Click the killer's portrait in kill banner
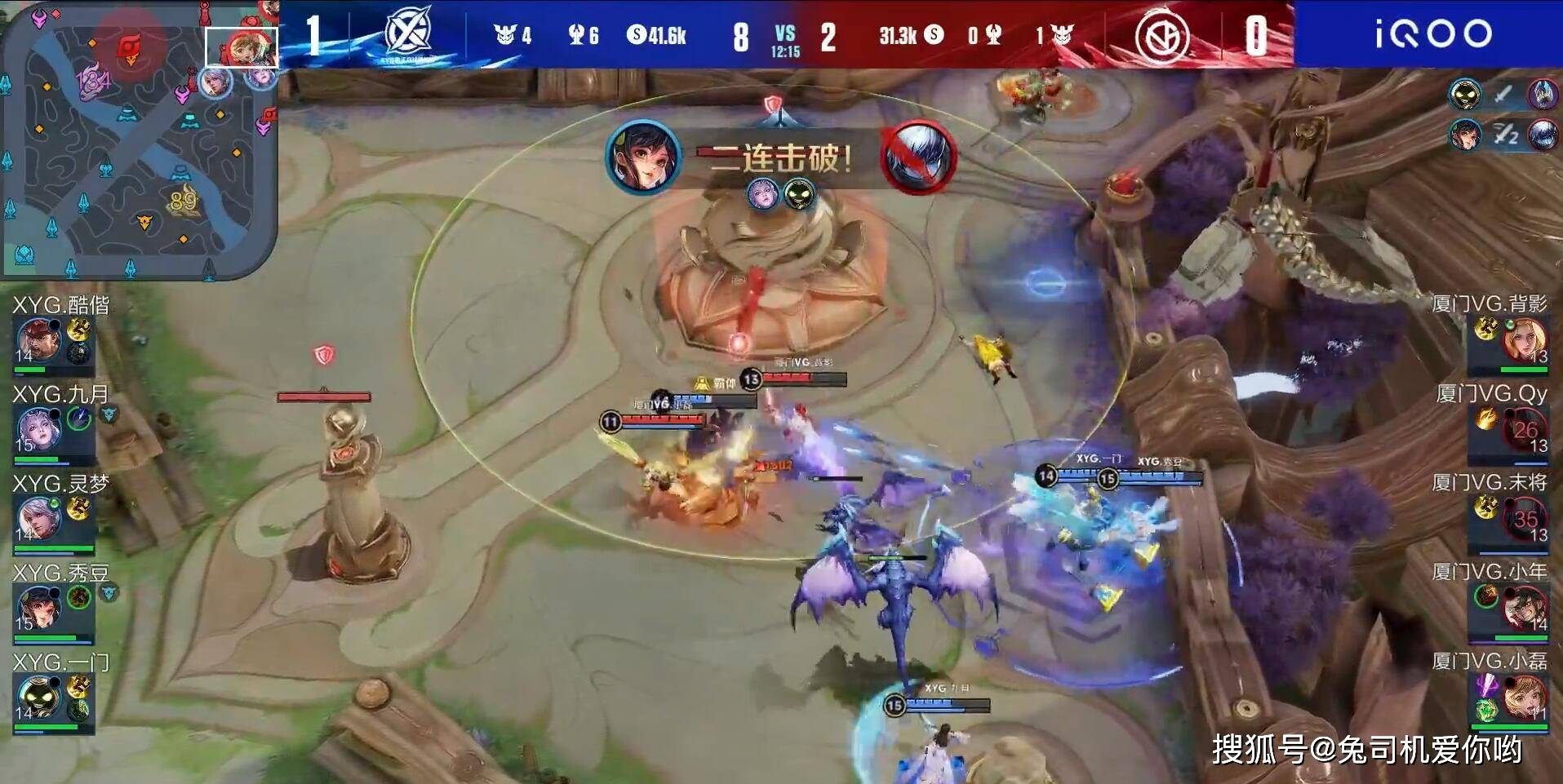 tap(644, 157)
